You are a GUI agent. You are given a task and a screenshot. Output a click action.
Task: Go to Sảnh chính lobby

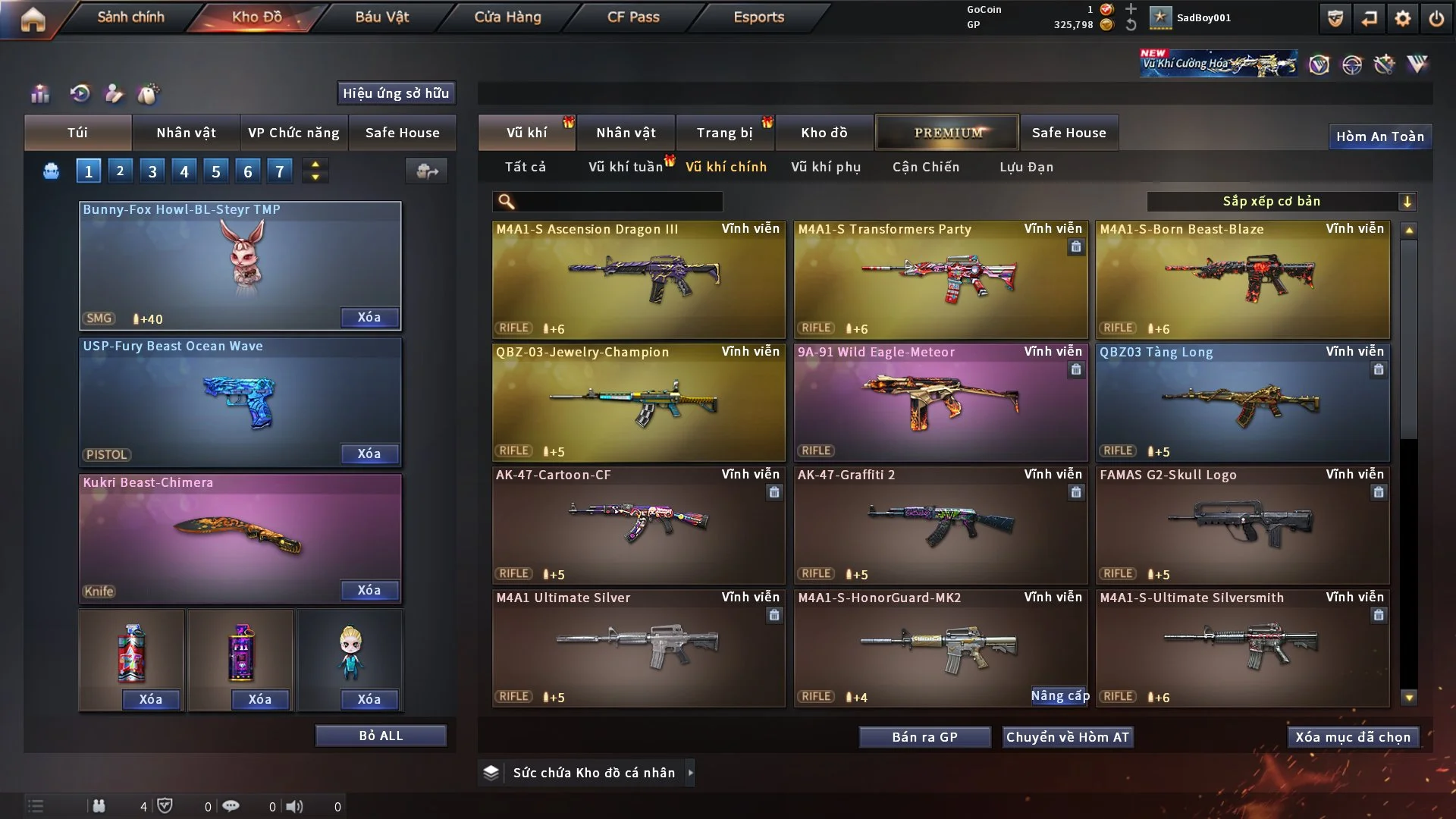(130, 17)
